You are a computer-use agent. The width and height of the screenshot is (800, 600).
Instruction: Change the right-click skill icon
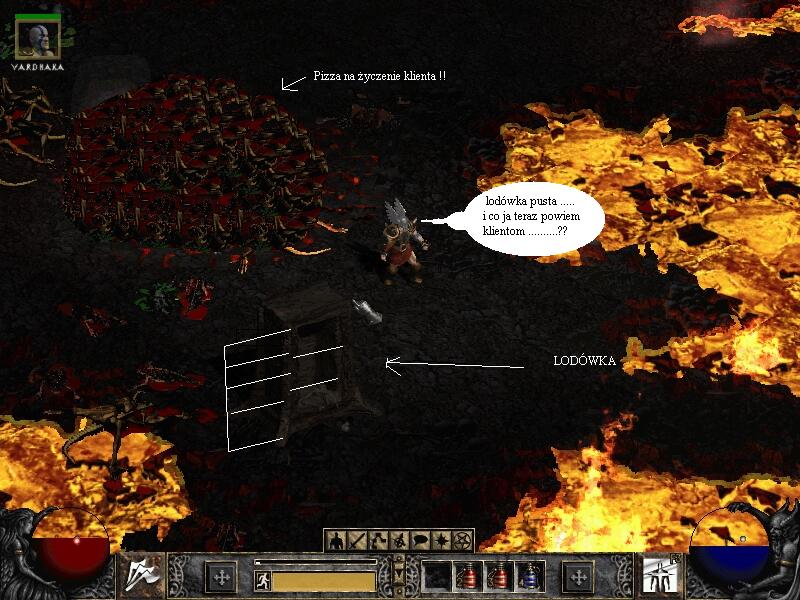coord(658,577)
